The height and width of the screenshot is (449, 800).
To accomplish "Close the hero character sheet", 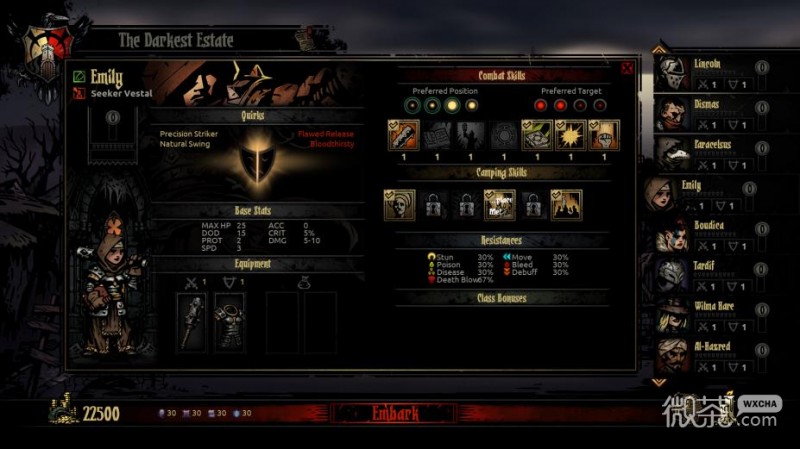I will tap(627, 69).
